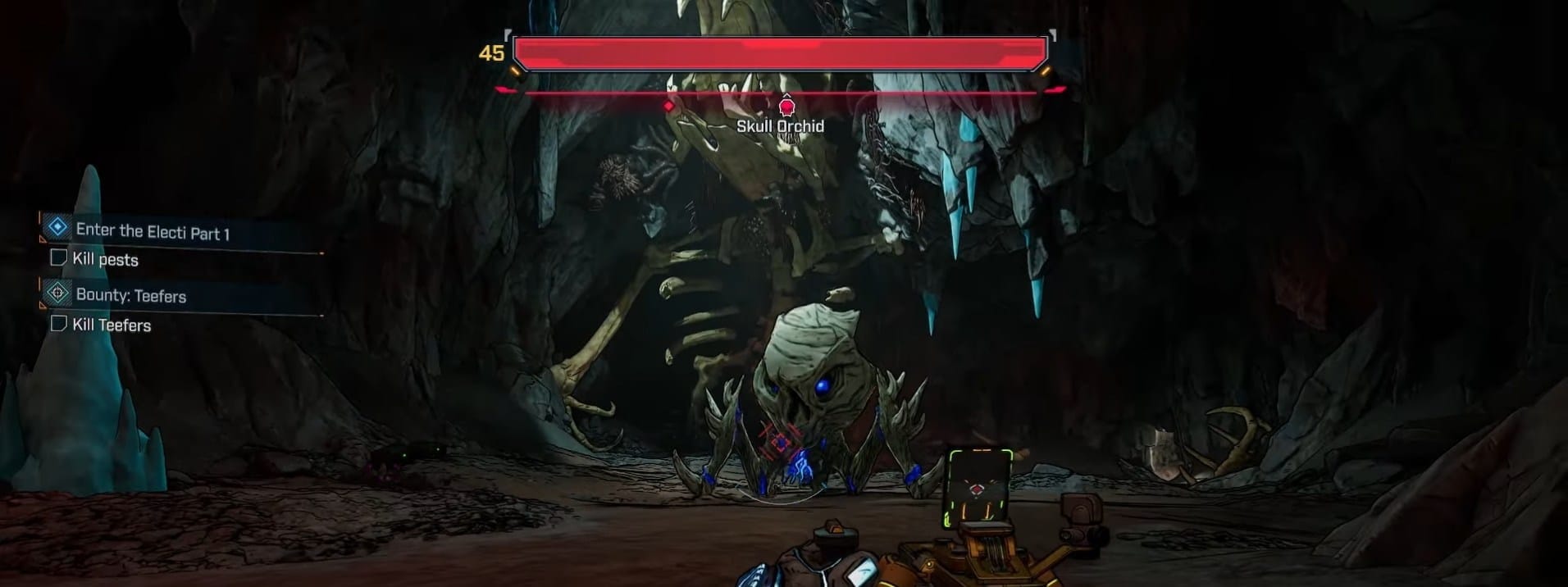Open the Bounty: Teefers tracker entry
Image resolution: width=1568 pixels, height=587 pixels.
pos(131,295)
